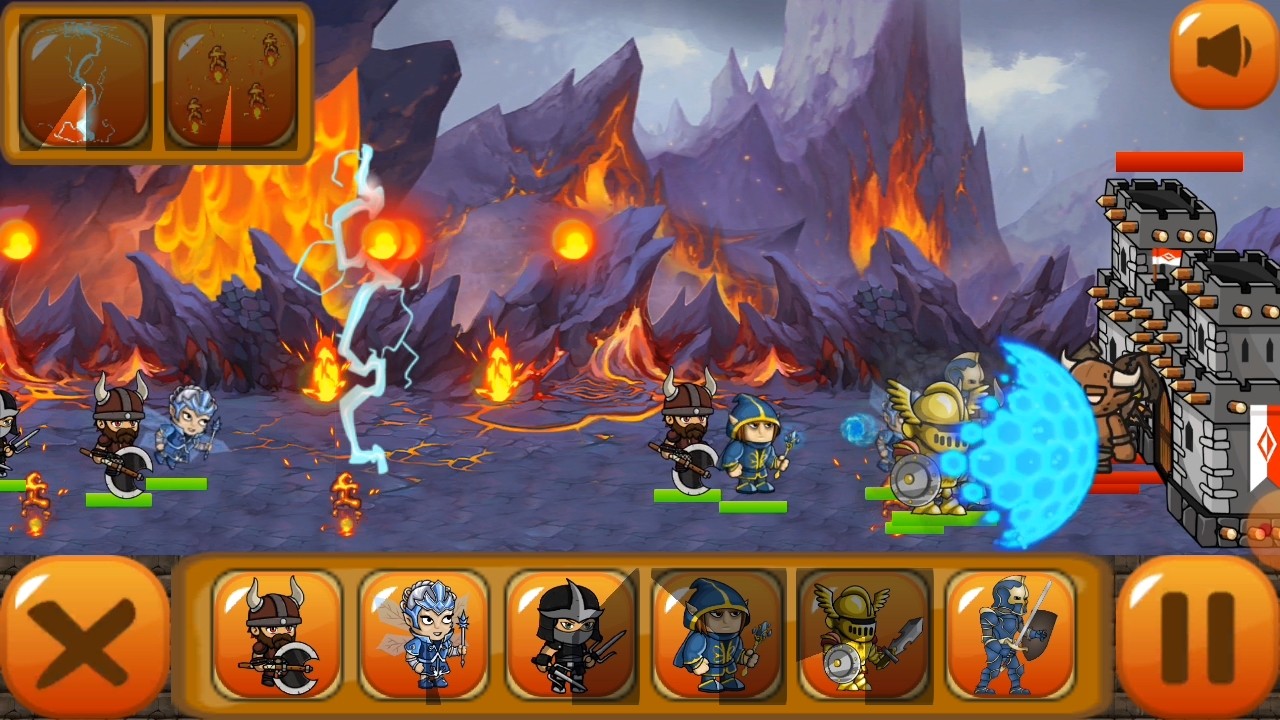
Task: Activate the fire imps summon spell
Action: 231,81
